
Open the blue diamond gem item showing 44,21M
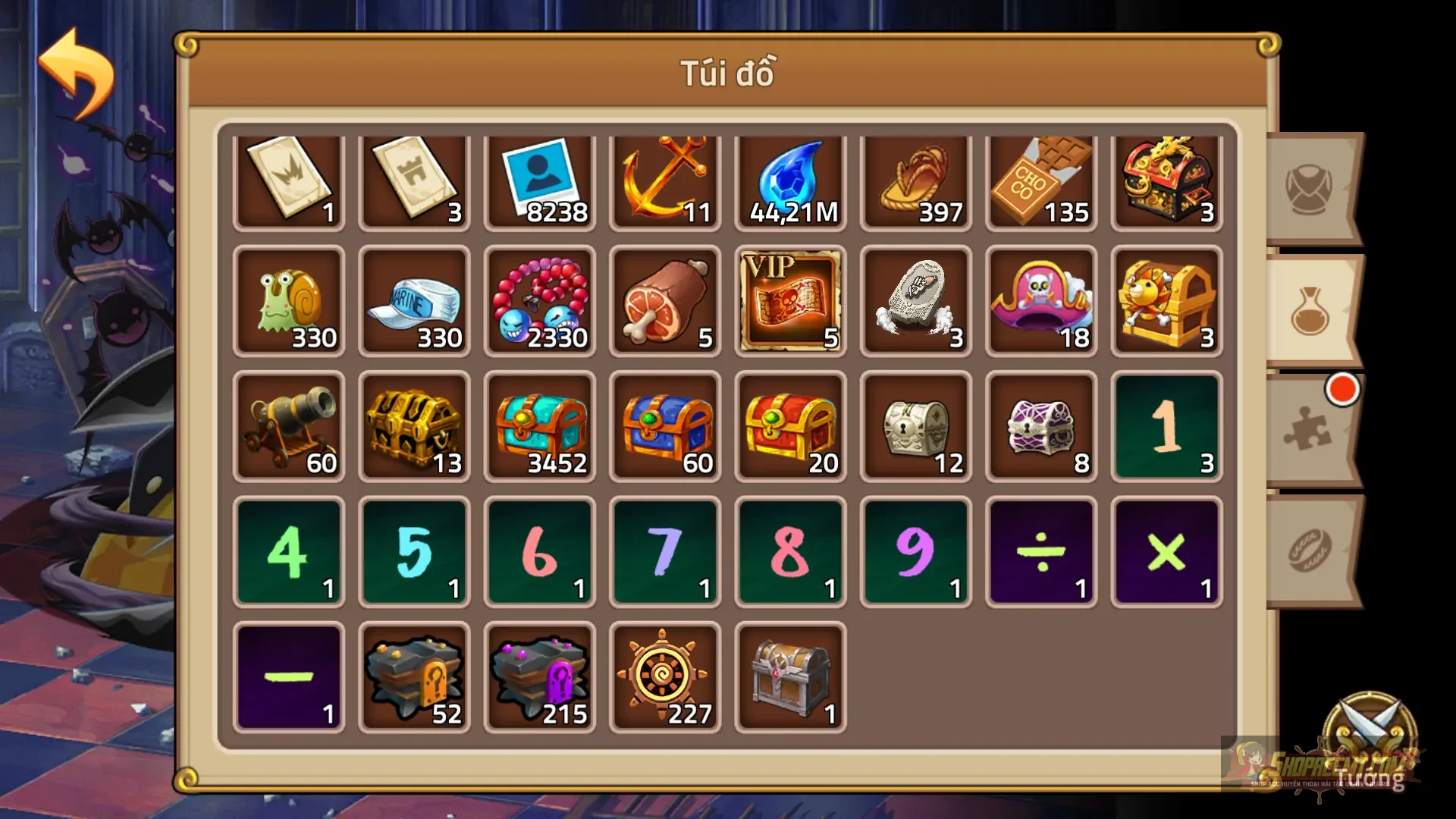[x=790, y=180]
